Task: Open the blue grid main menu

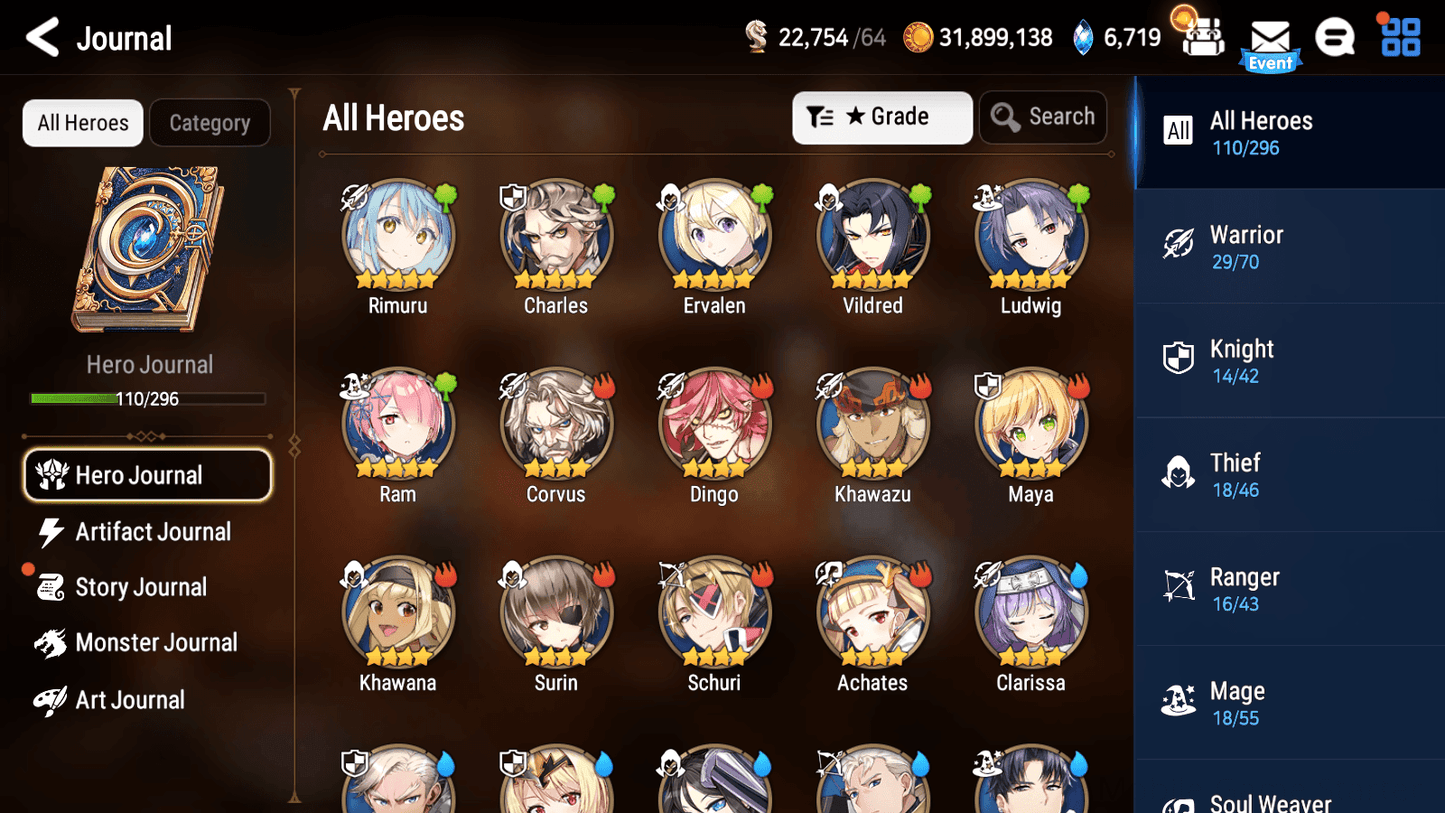Action: [x=1398, y=36]
